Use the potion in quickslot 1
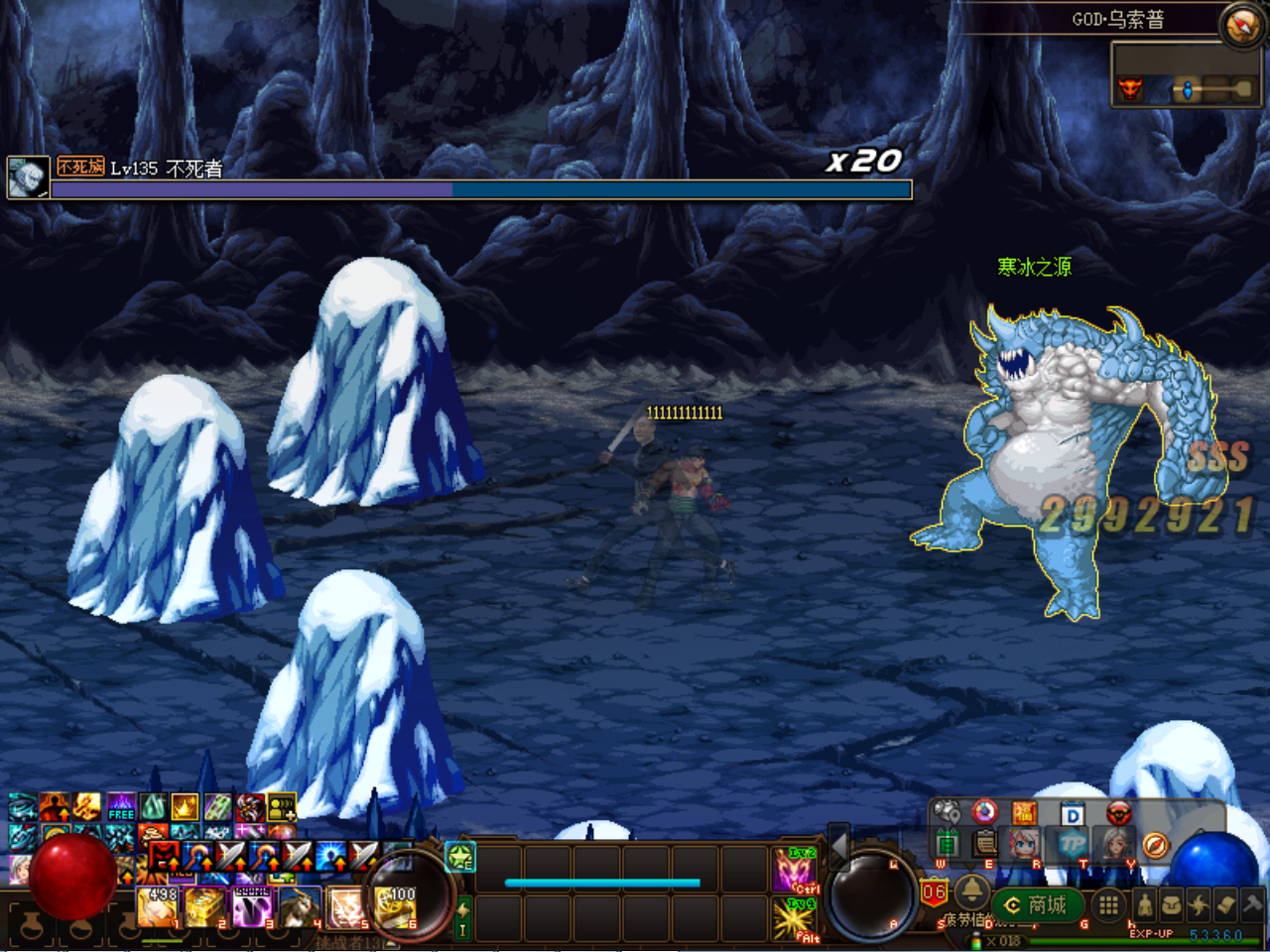The height and width of the screenshot is (952, 1270). coord(157,908)
